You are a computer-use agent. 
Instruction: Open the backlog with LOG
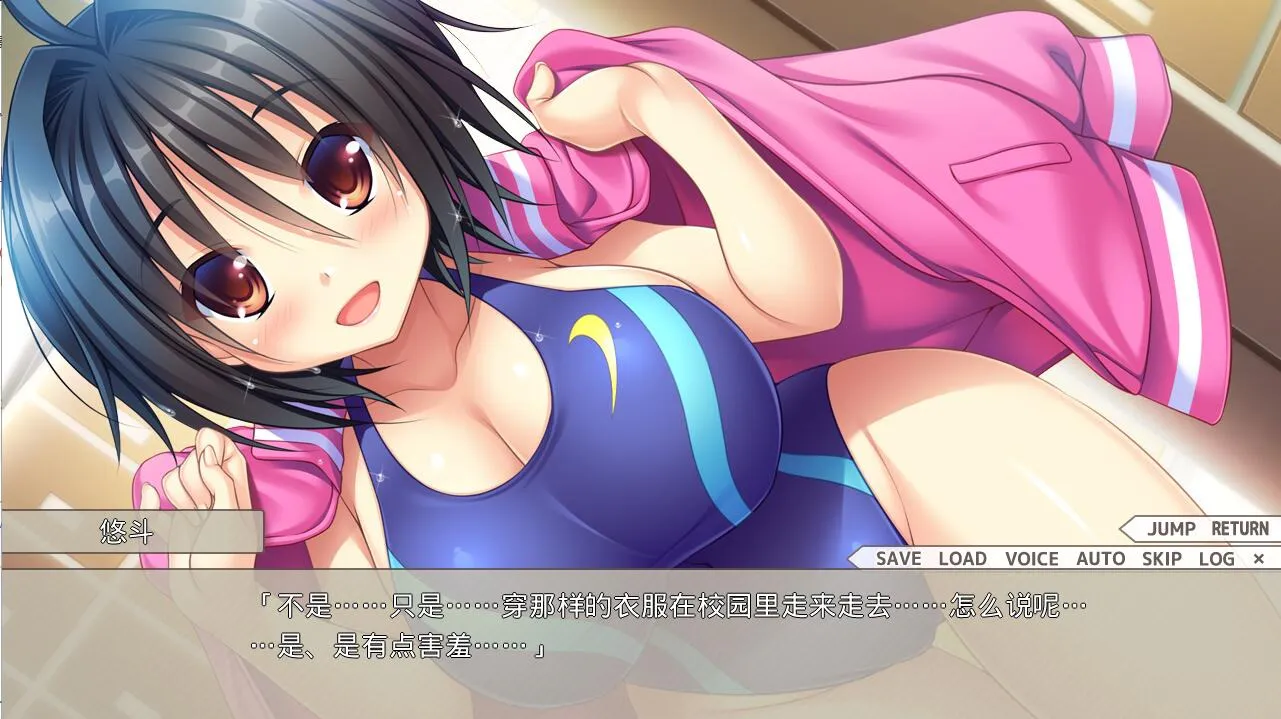[1216, 559]
